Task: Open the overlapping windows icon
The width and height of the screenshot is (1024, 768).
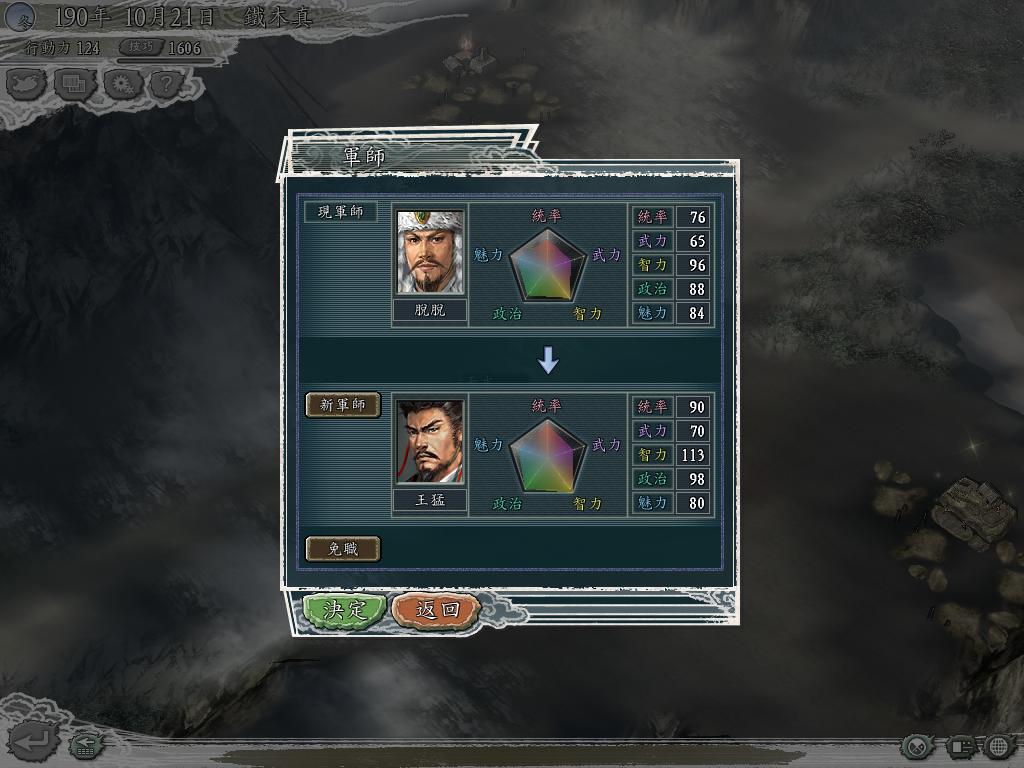Action: point(74,84)
